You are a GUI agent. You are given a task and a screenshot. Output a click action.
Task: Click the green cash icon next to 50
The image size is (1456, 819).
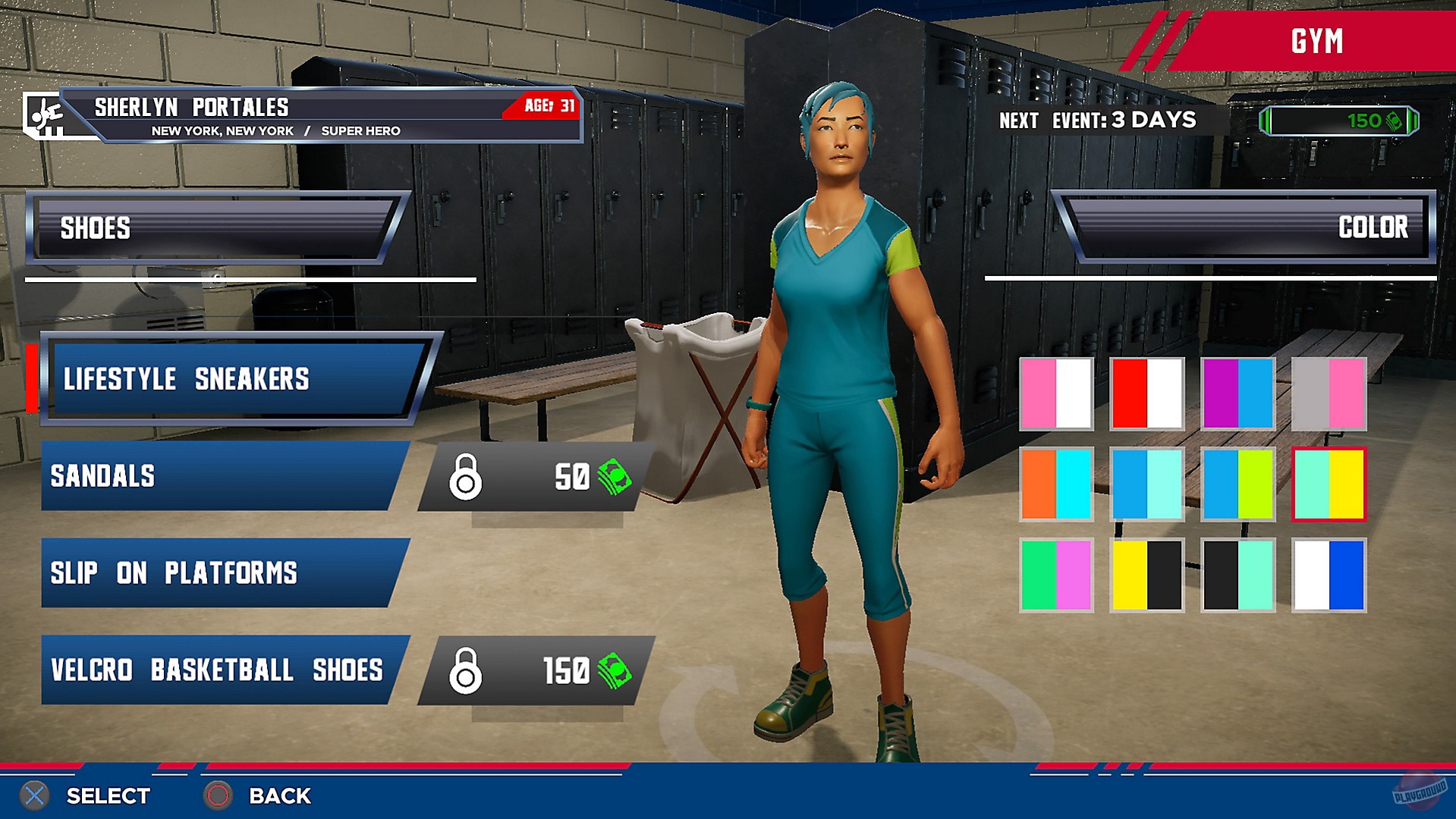tap(616, 476)
